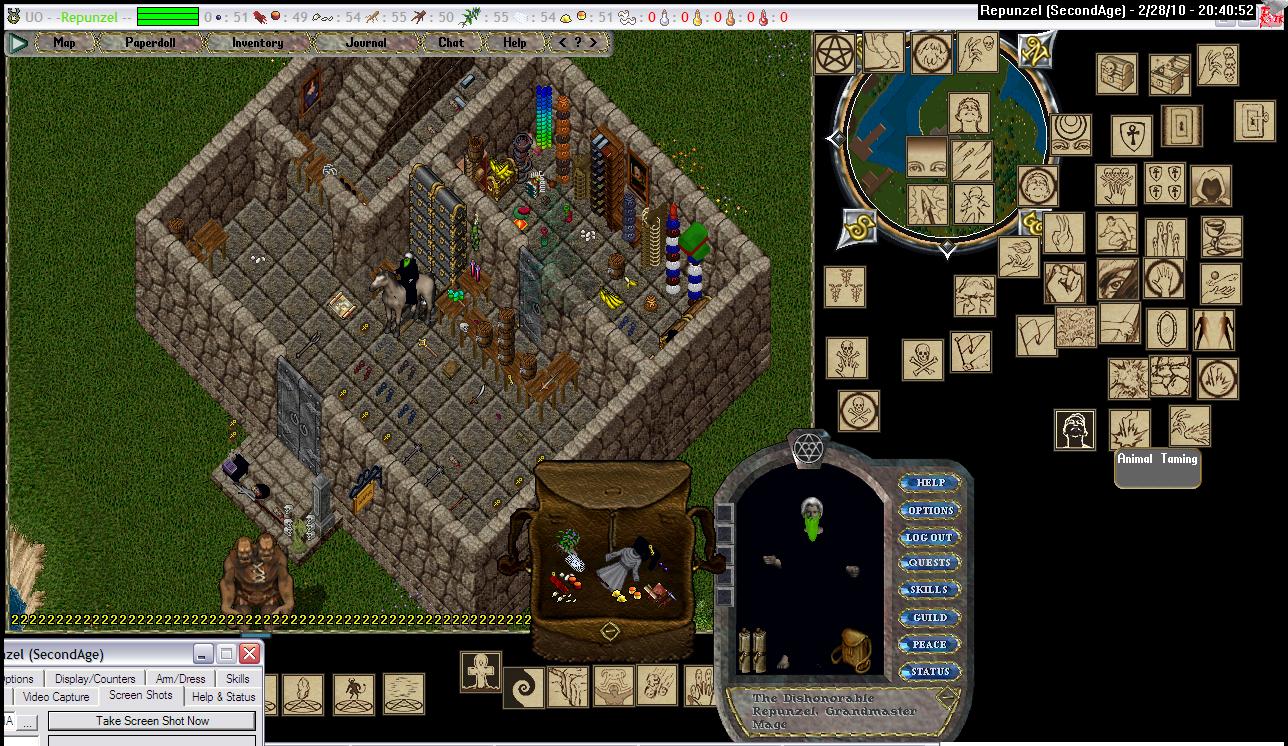Image resolution: width=1288 pixels, height=746 pixels.
Task: Click the paperdoll HELP button
Action: click(930, 483)
